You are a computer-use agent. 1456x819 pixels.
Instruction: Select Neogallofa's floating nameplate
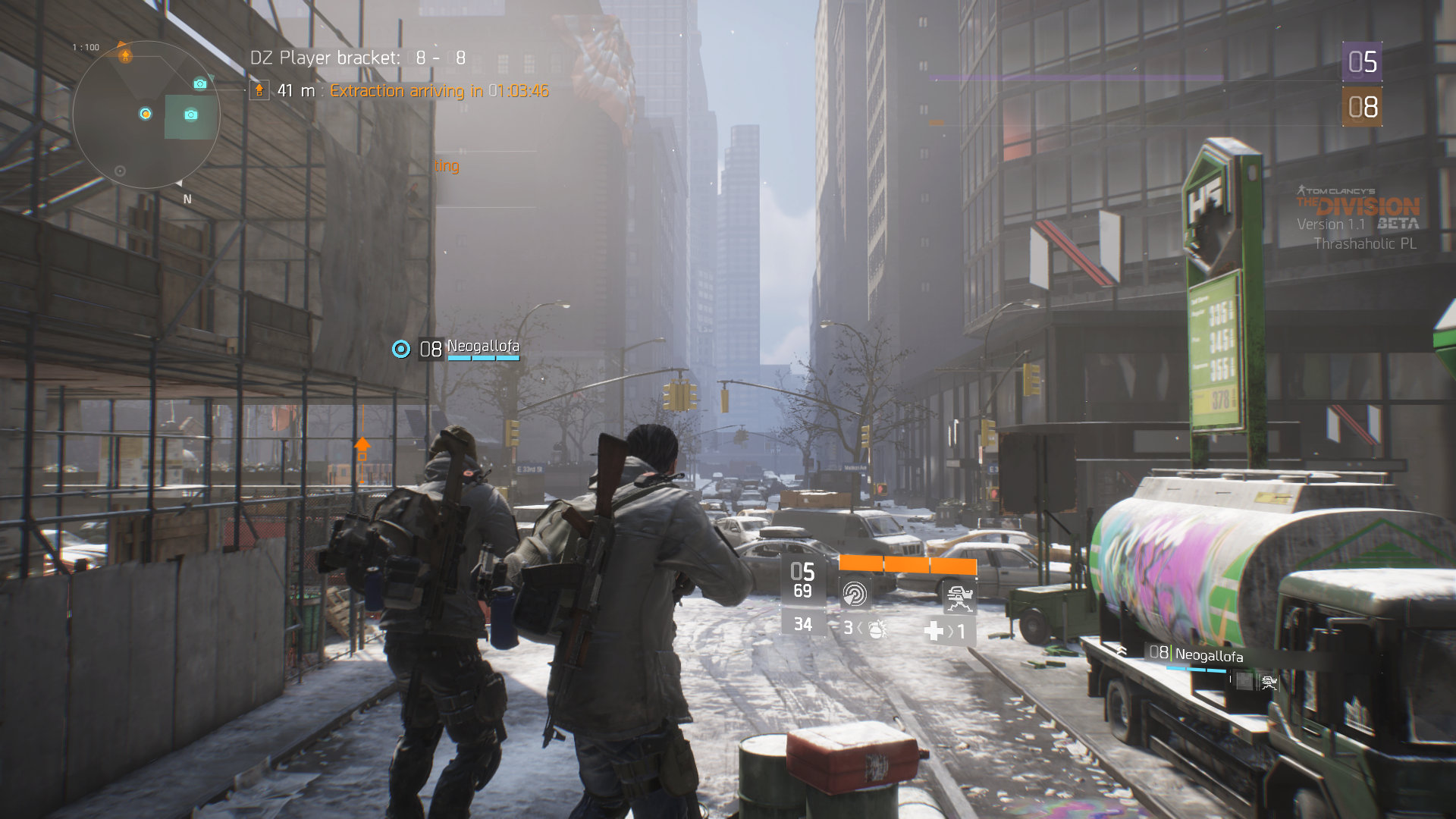pyautogui.click(x=482, y=347)
